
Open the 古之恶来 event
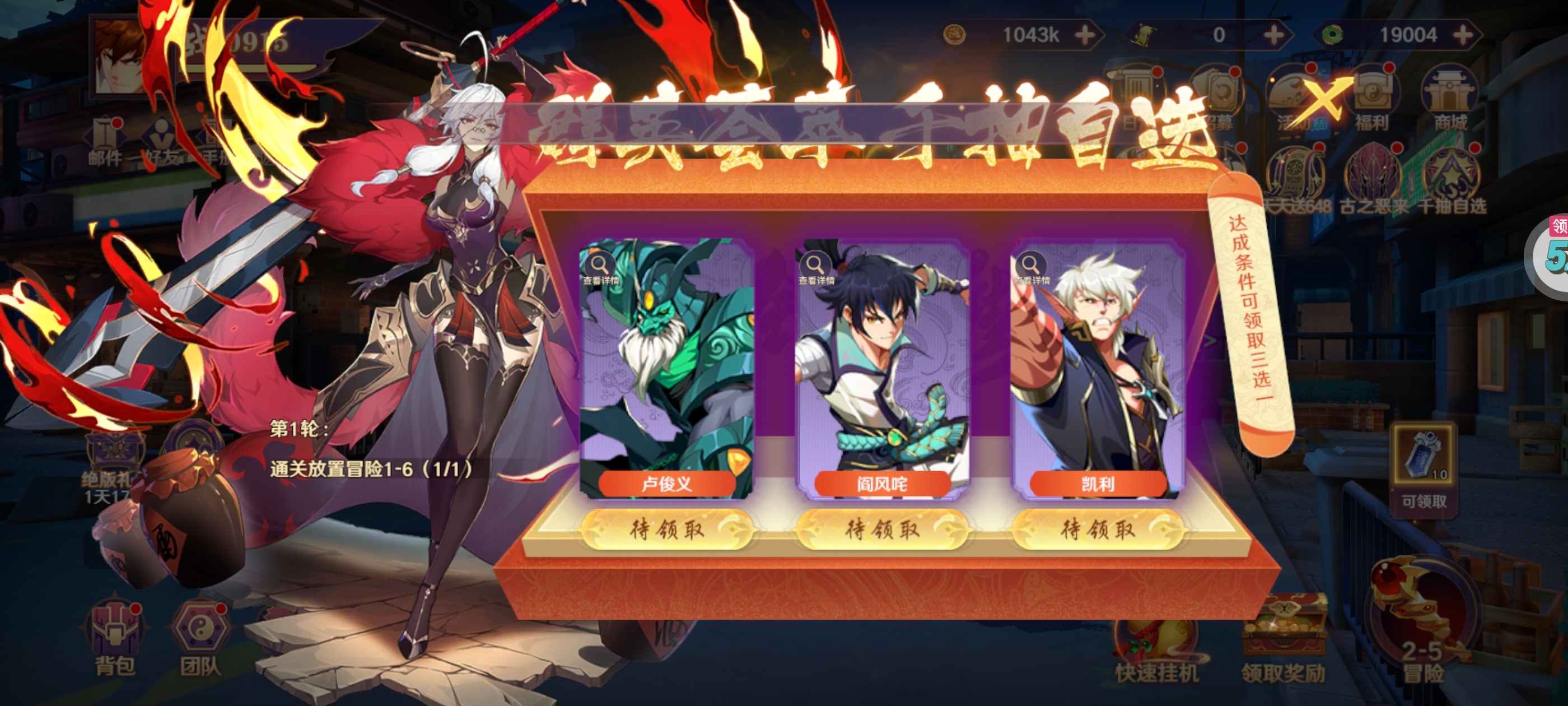(x=1373, y=180)
